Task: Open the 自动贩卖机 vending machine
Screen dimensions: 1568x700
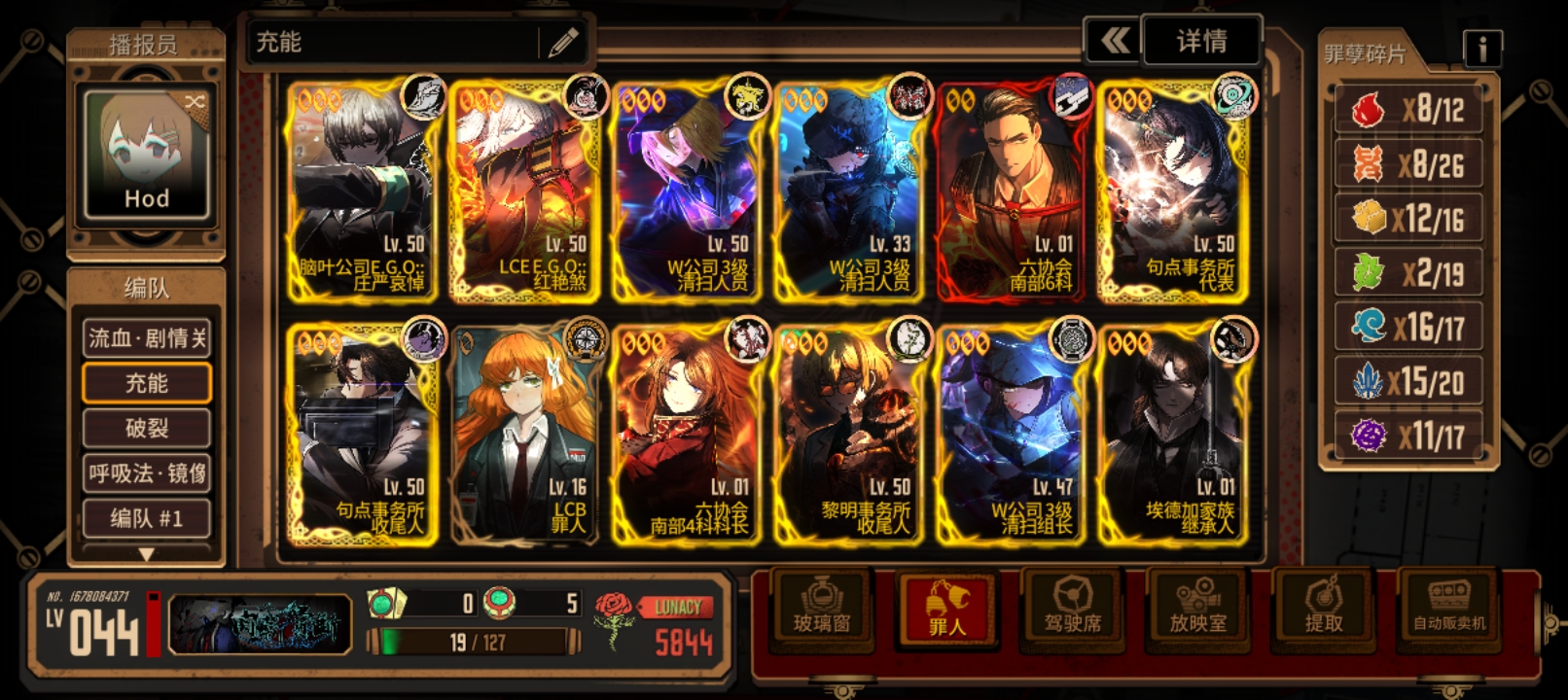Action: pyautogui.click(x=1449, y=607)
